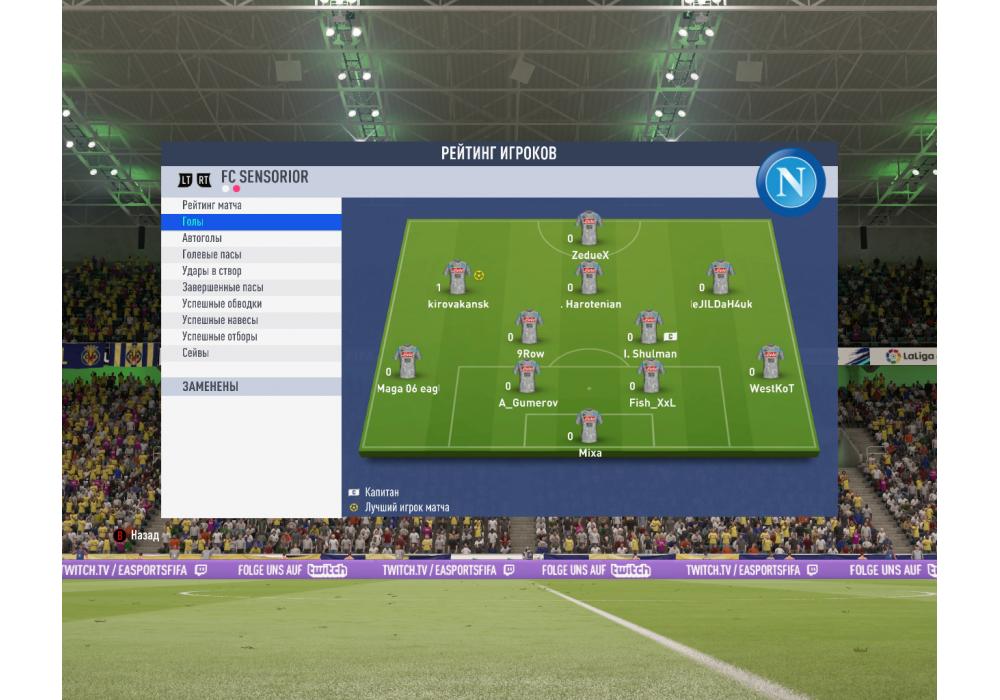Open the Голевые пасы statistic
The image size is (1000, 700).
pos(250,255)
